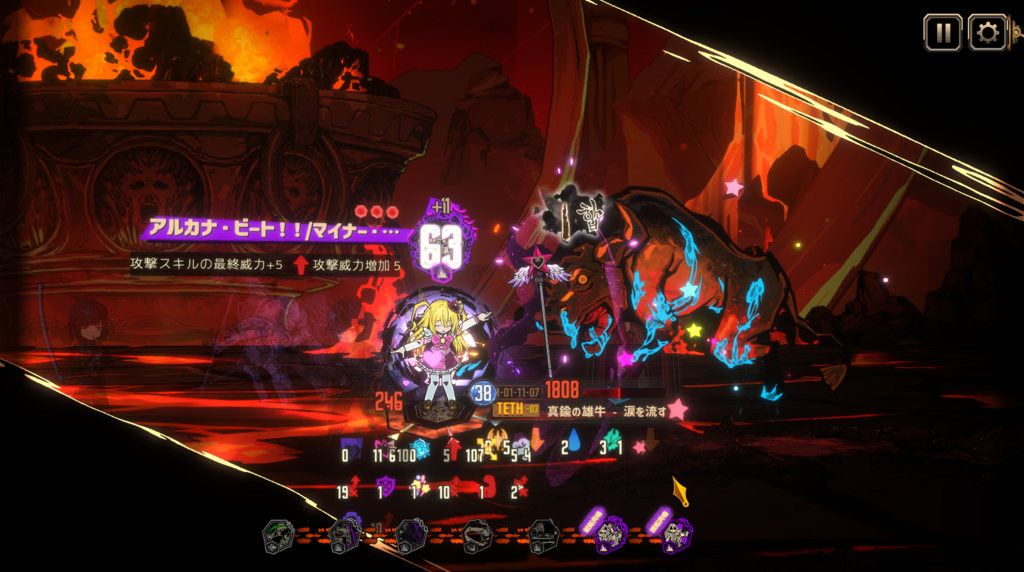Open the gear settings menu

(x=987, y=33)
